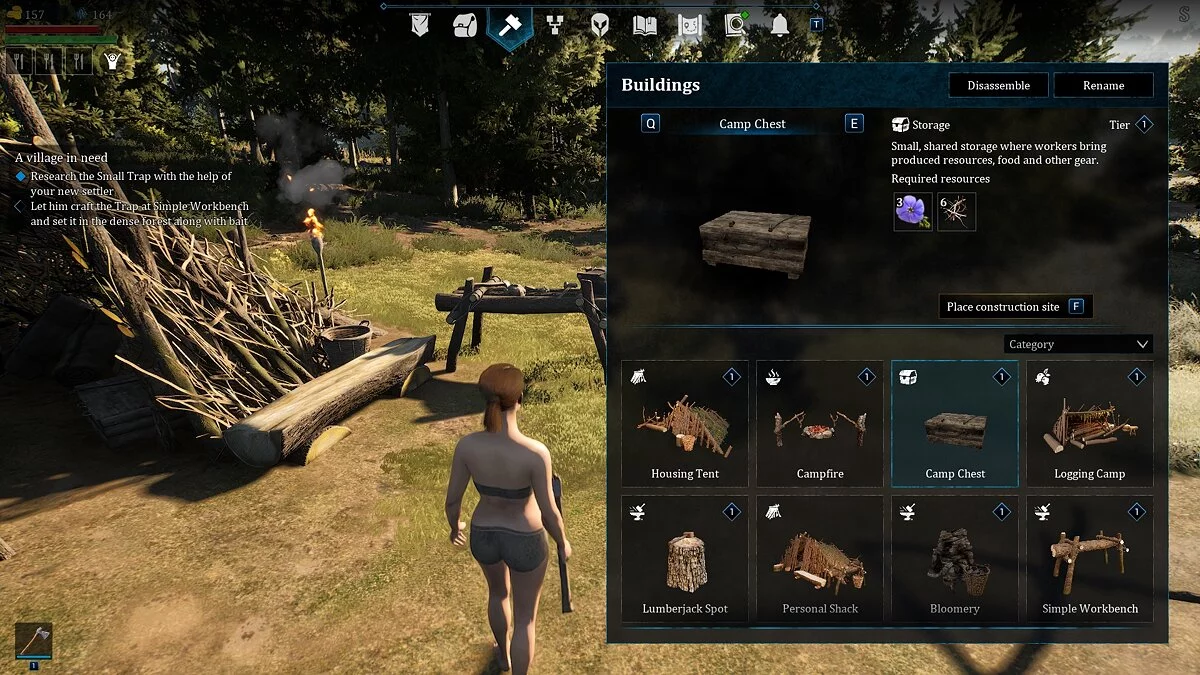Switch to the banner tab
The width and height of the screenshot is (1200, 675).
420,25
